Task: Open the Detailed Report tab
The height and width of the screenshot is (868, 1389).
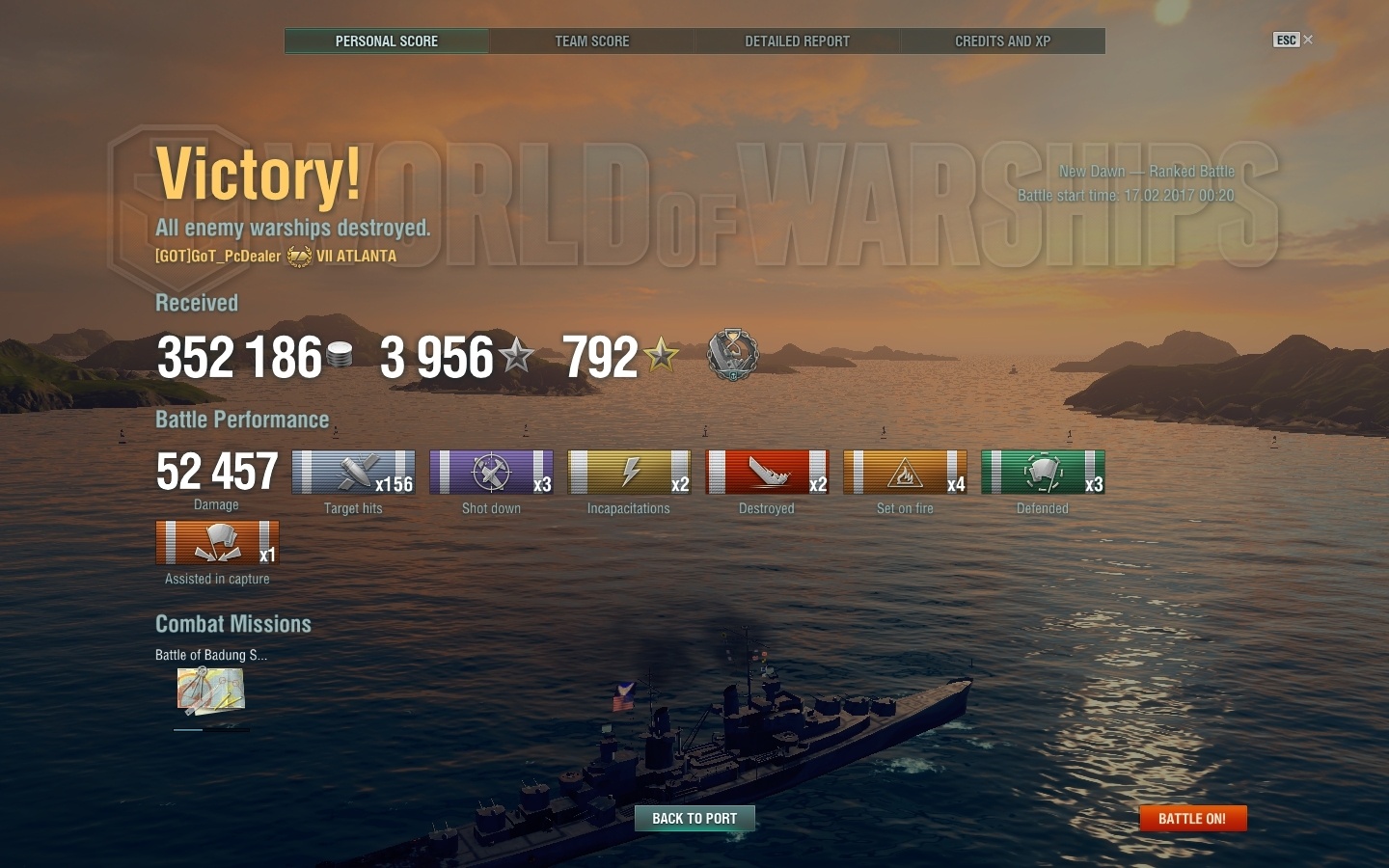Action: pyautogui.click(x=797, y=41)
